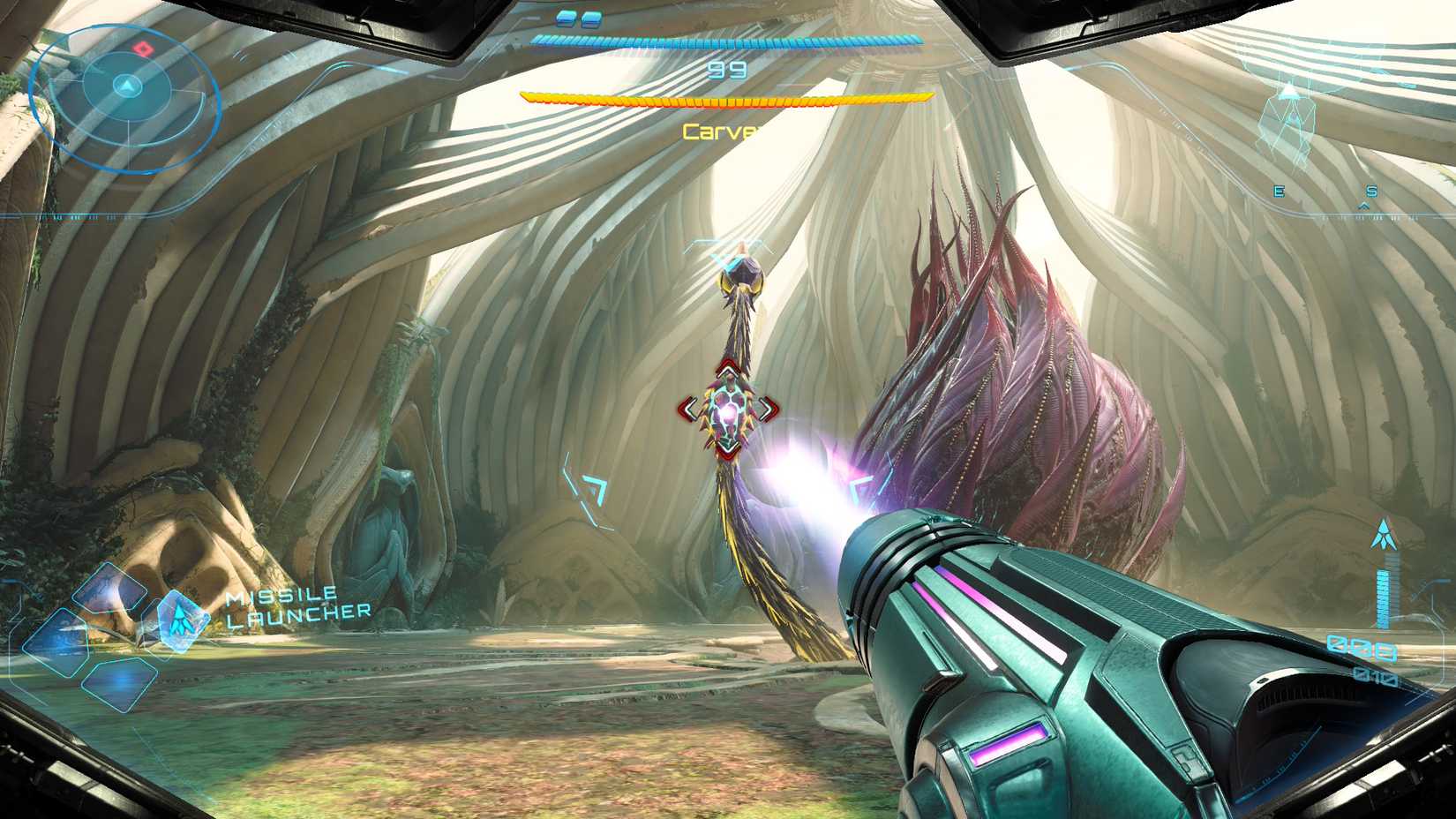
Task: Click the triangular radar sweep icon top-right
Action: 1290,91
